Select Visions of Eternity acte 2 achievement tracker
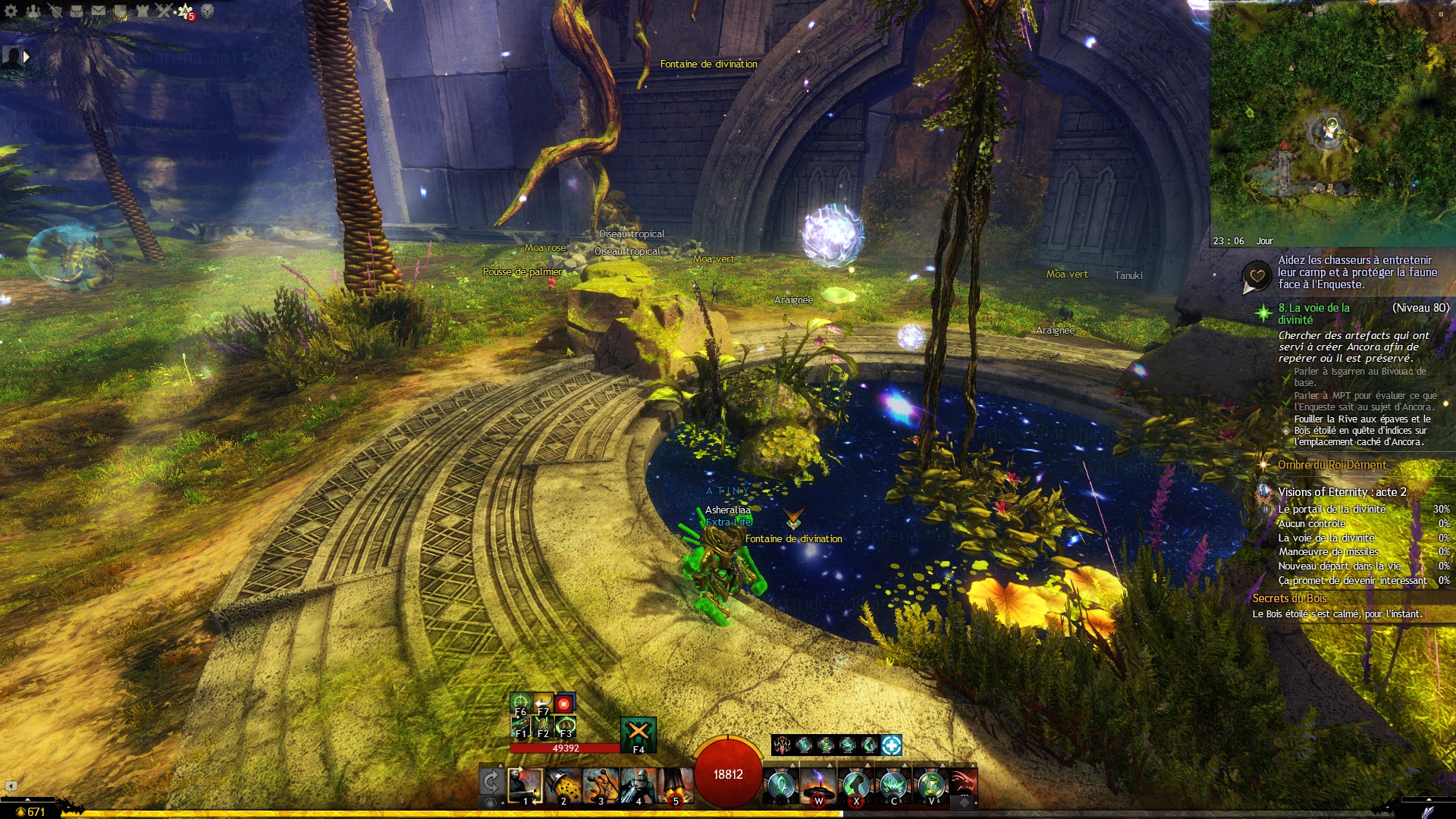The image size is (1456, 819). (1341, 491)
